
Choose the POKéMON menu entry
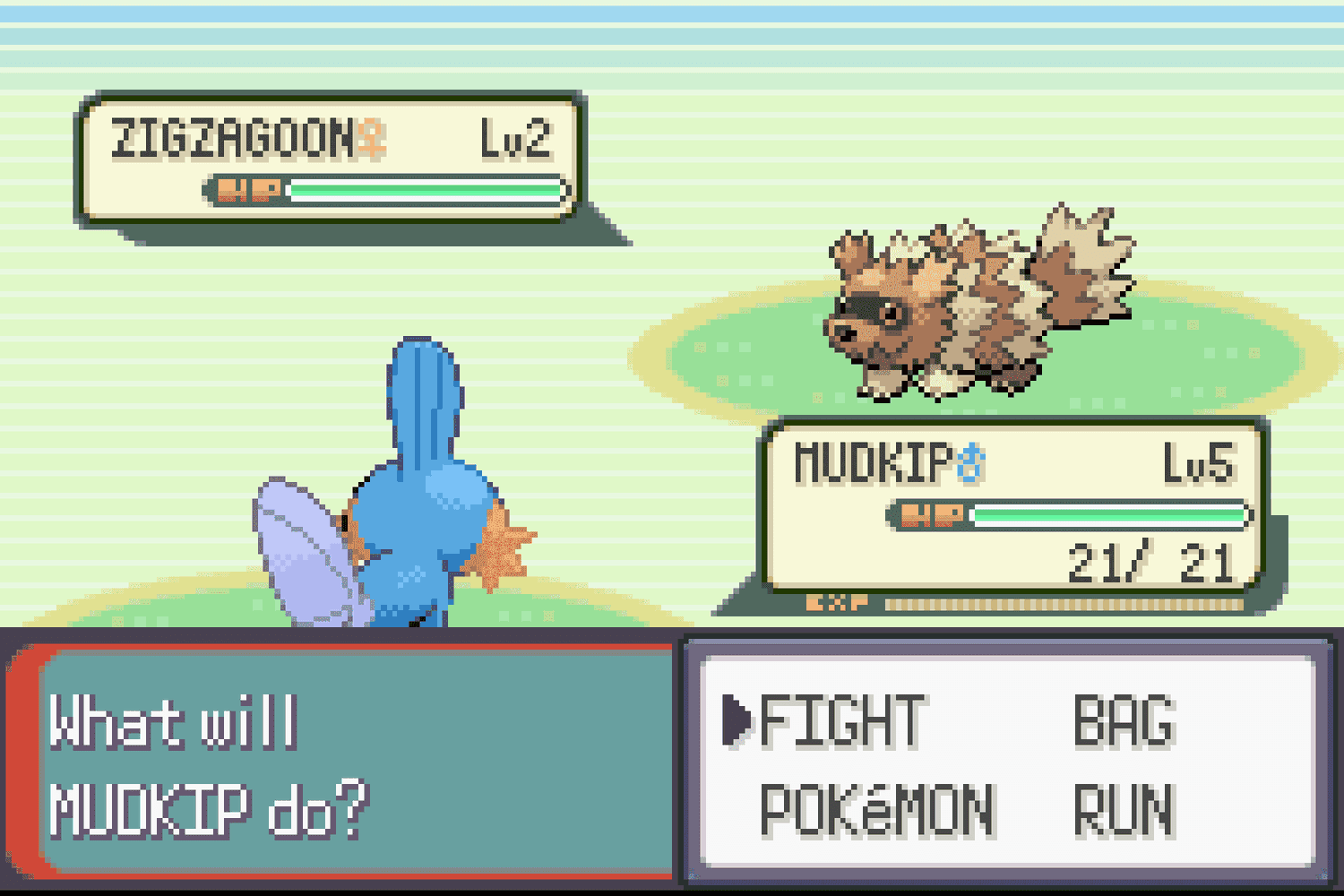tap(876, 811)
